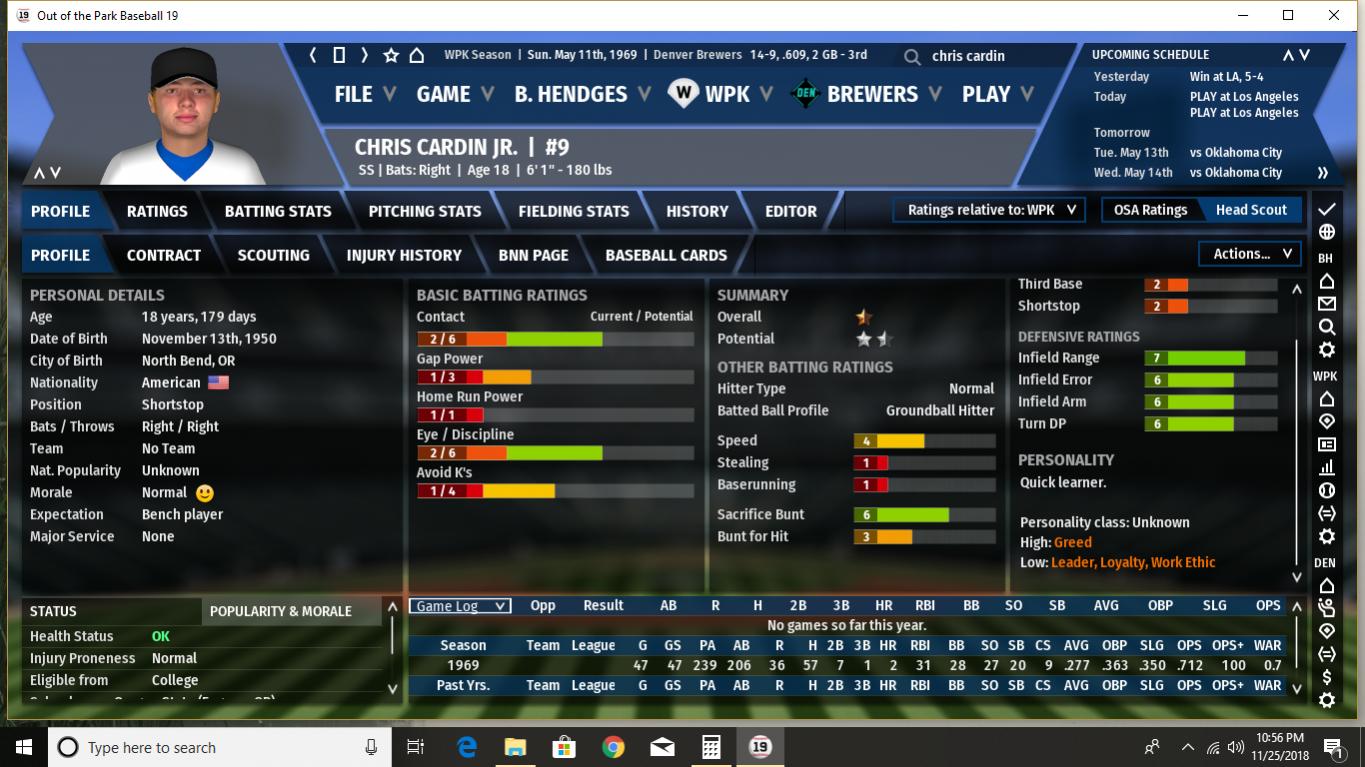Show the BASEBALL CARDS sub-tab
Screen dimensions: 1365x767
tap(666, 255)
